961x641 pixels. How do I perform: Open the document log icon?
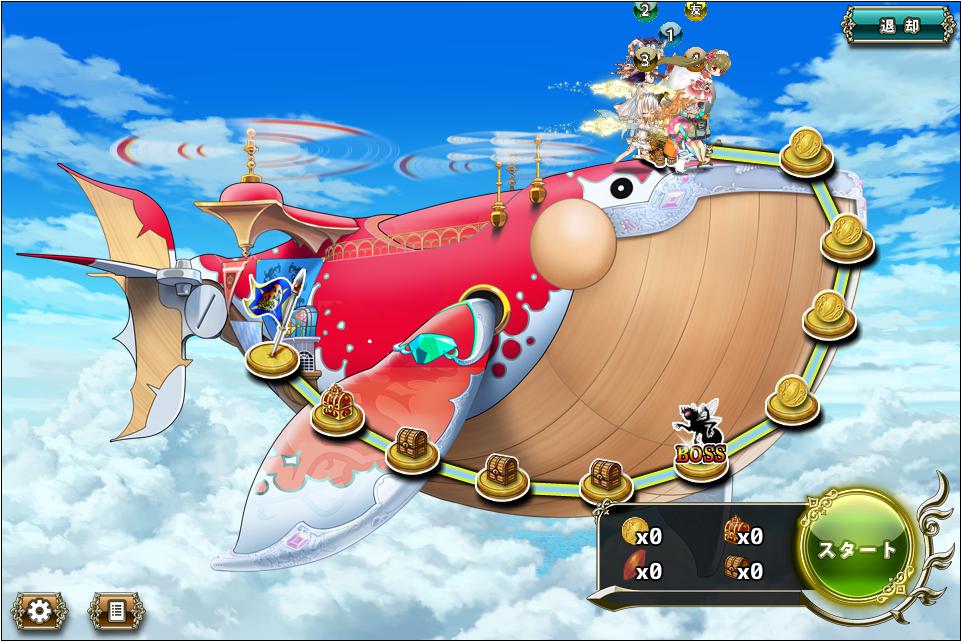115,609
